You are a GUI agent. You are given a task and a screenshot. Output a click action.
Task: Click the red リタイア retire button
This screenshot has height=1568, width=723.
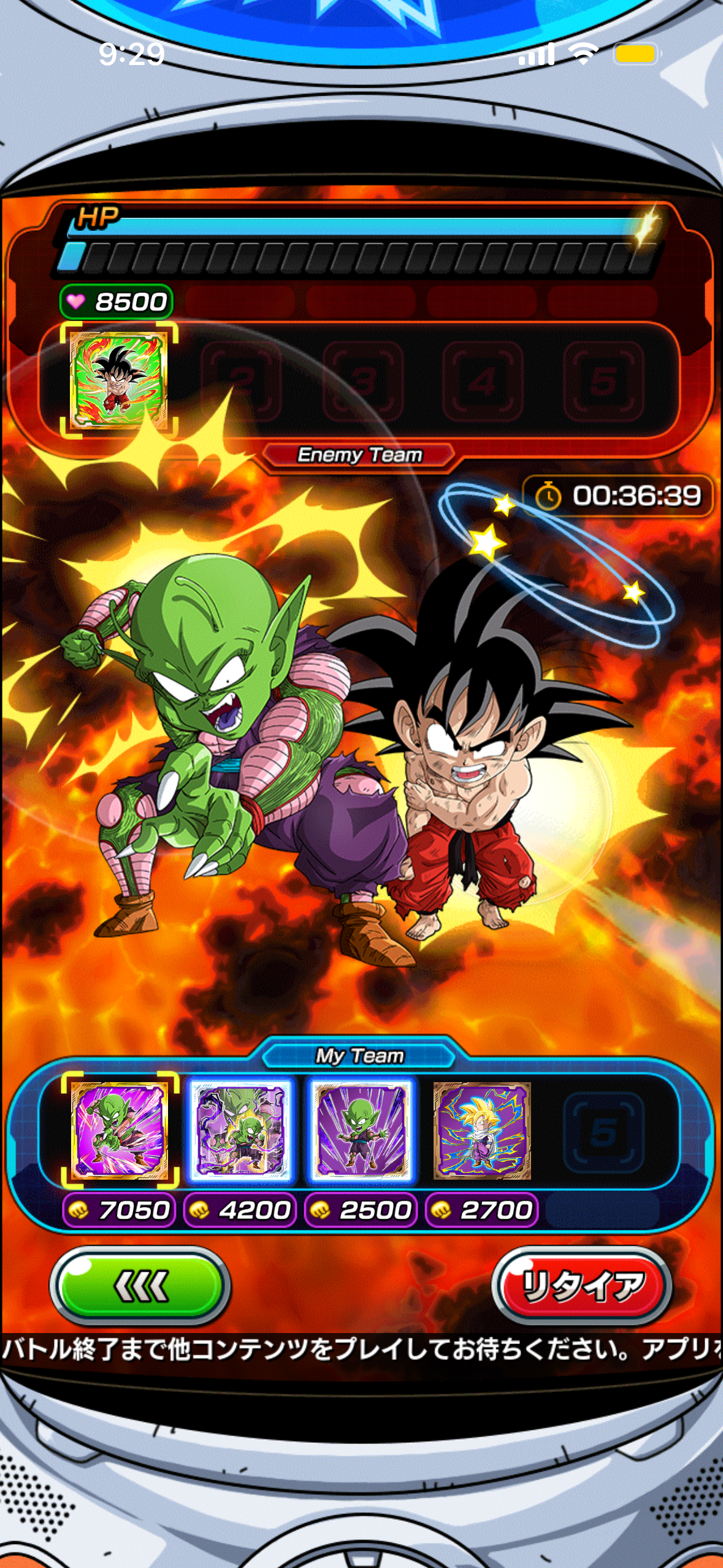(581, 1285)
